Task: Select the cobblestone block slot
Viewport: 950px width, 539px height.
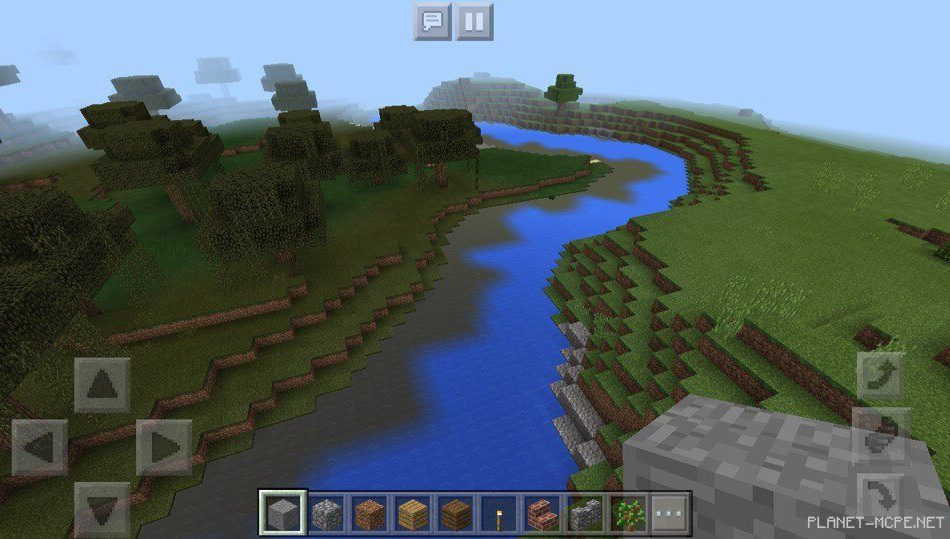Action: click(325, 514)
